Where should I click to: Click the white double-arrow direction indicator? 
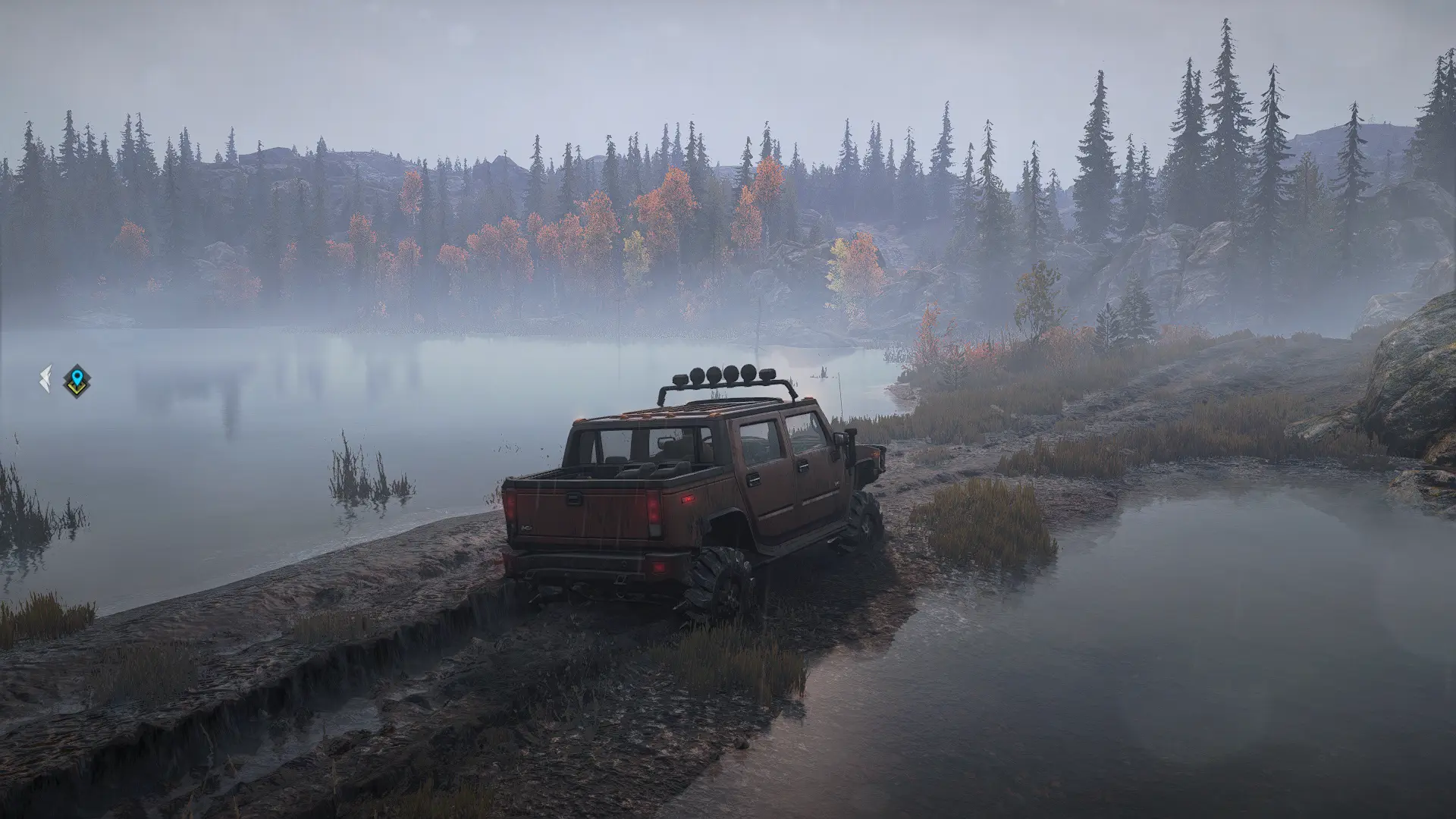(45, 379)
